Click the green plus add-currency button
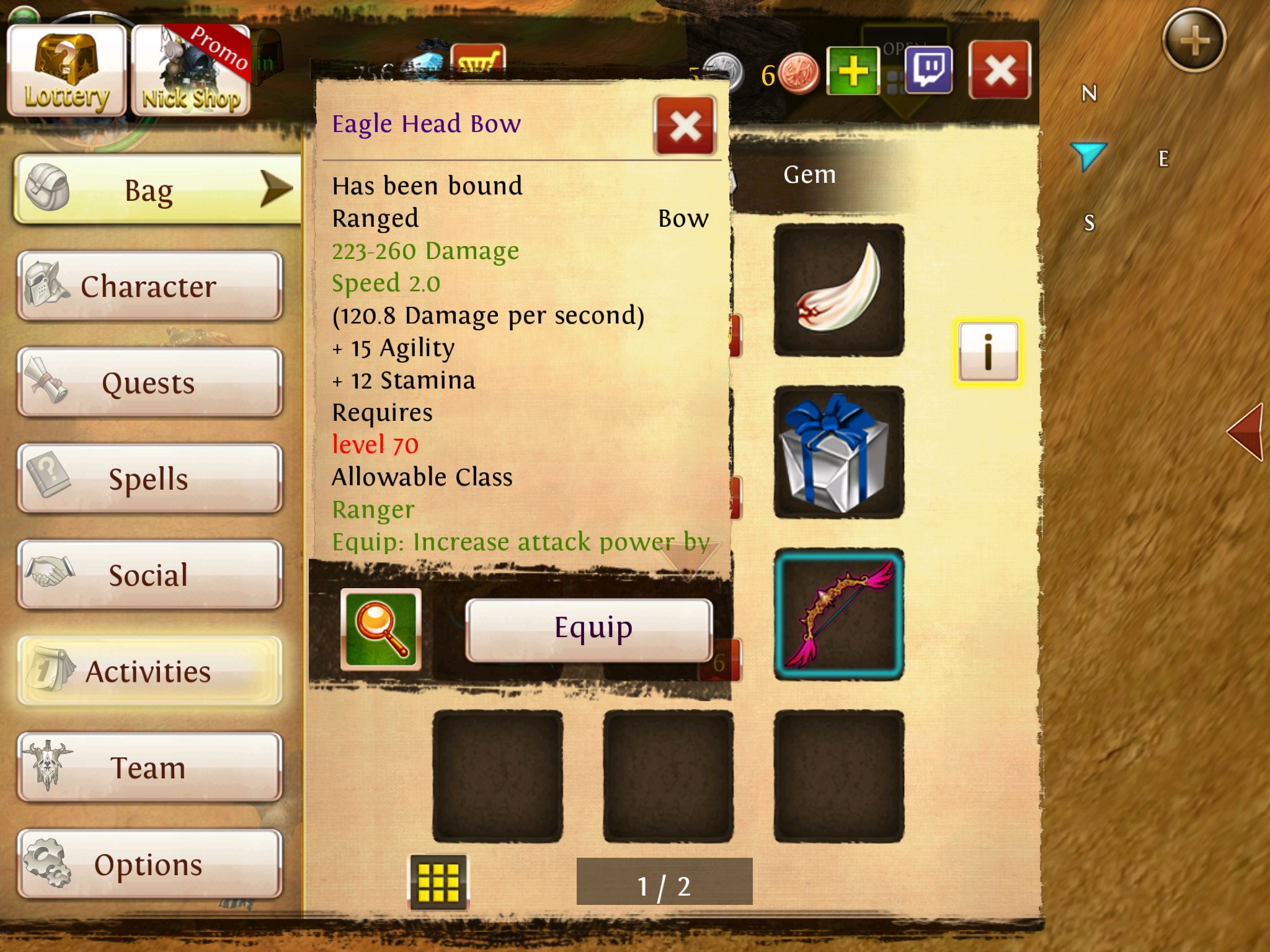This screenshot has width=1270, height=952. [x=853, y=71]
